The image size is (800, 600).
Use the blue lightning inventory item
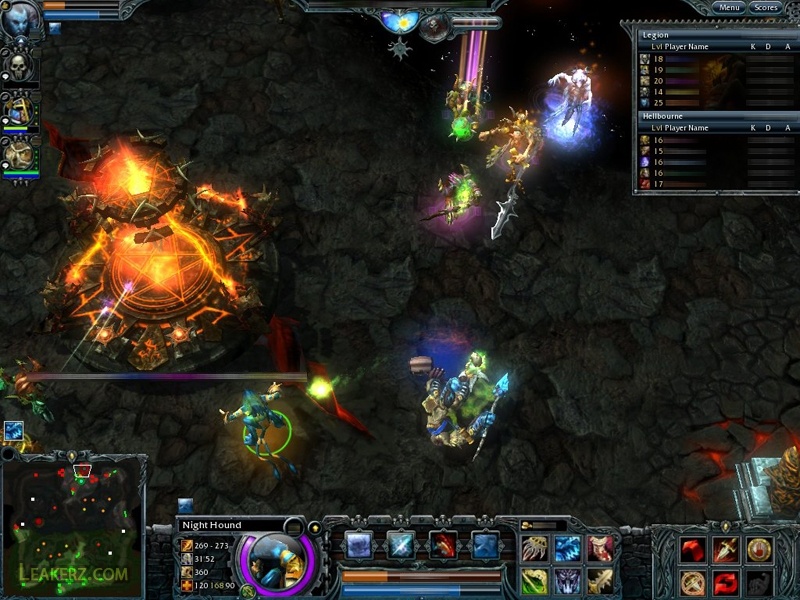(x=568, y=548)
